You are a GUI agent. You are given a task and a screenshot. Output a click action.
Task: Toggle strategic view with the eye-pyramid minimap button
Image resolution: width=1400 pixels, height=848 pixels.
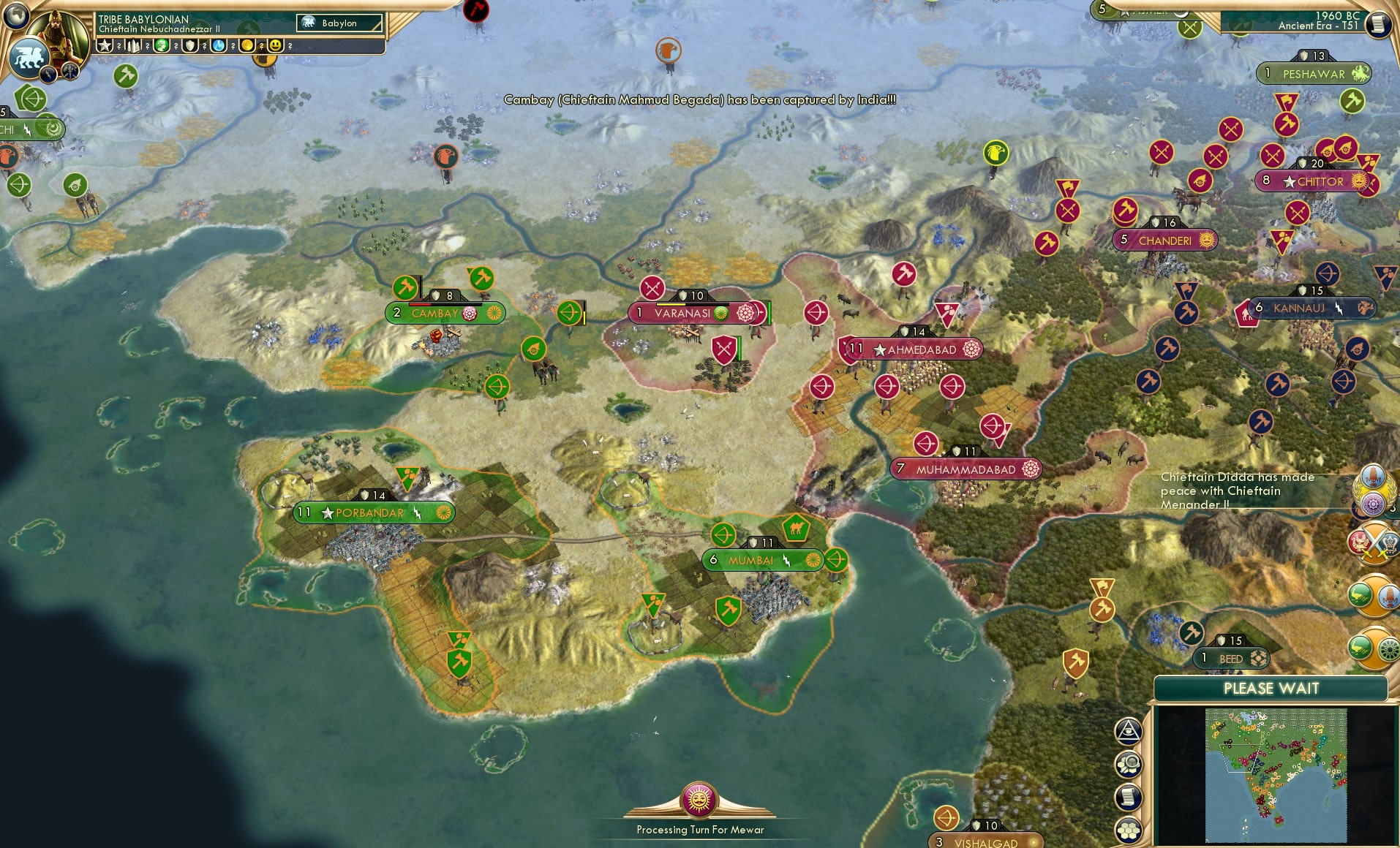(x=1127, y=731)
